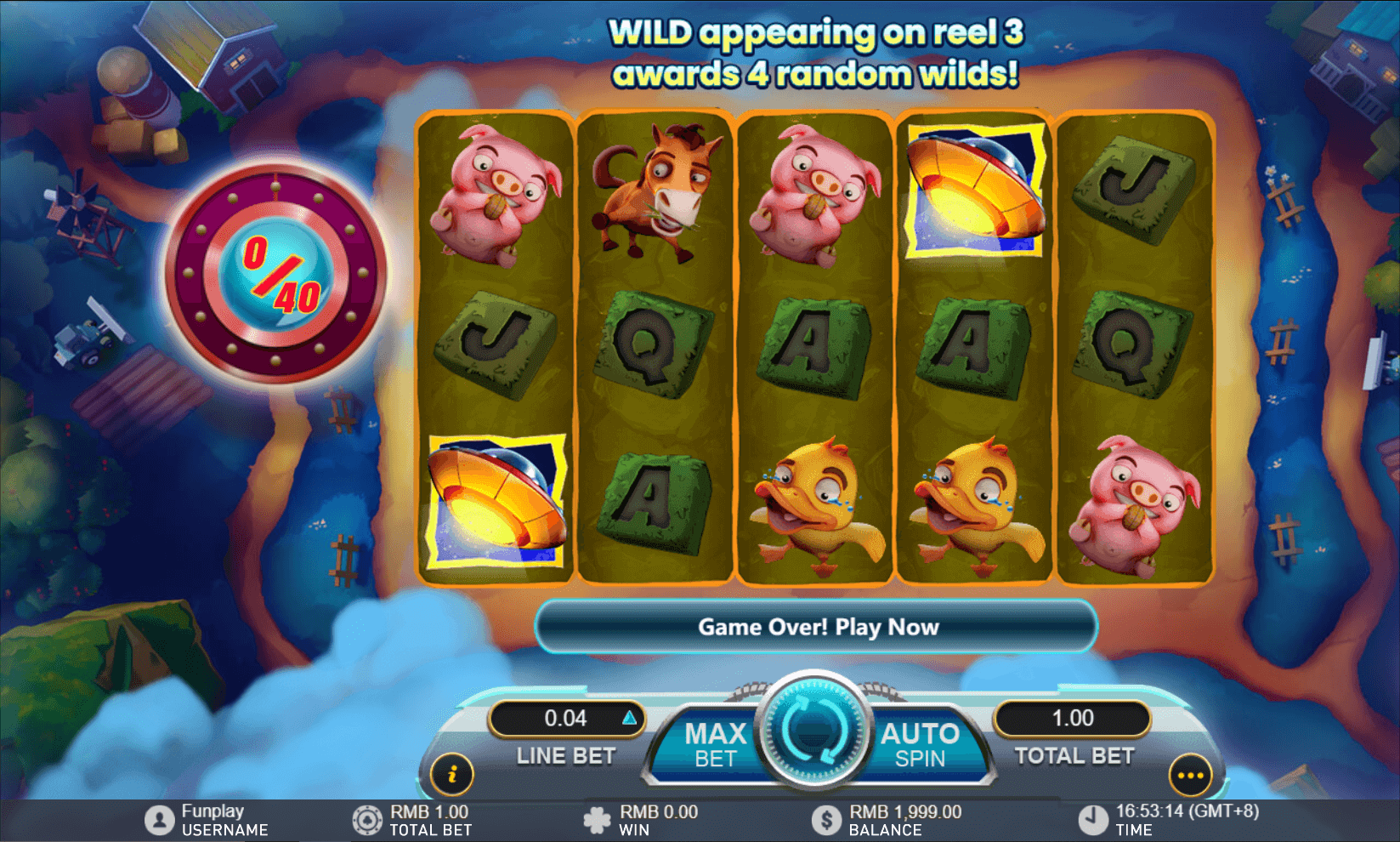Click the clock icon next to game time
This screenshot has height=842, width=1400.
point(1095,819)
